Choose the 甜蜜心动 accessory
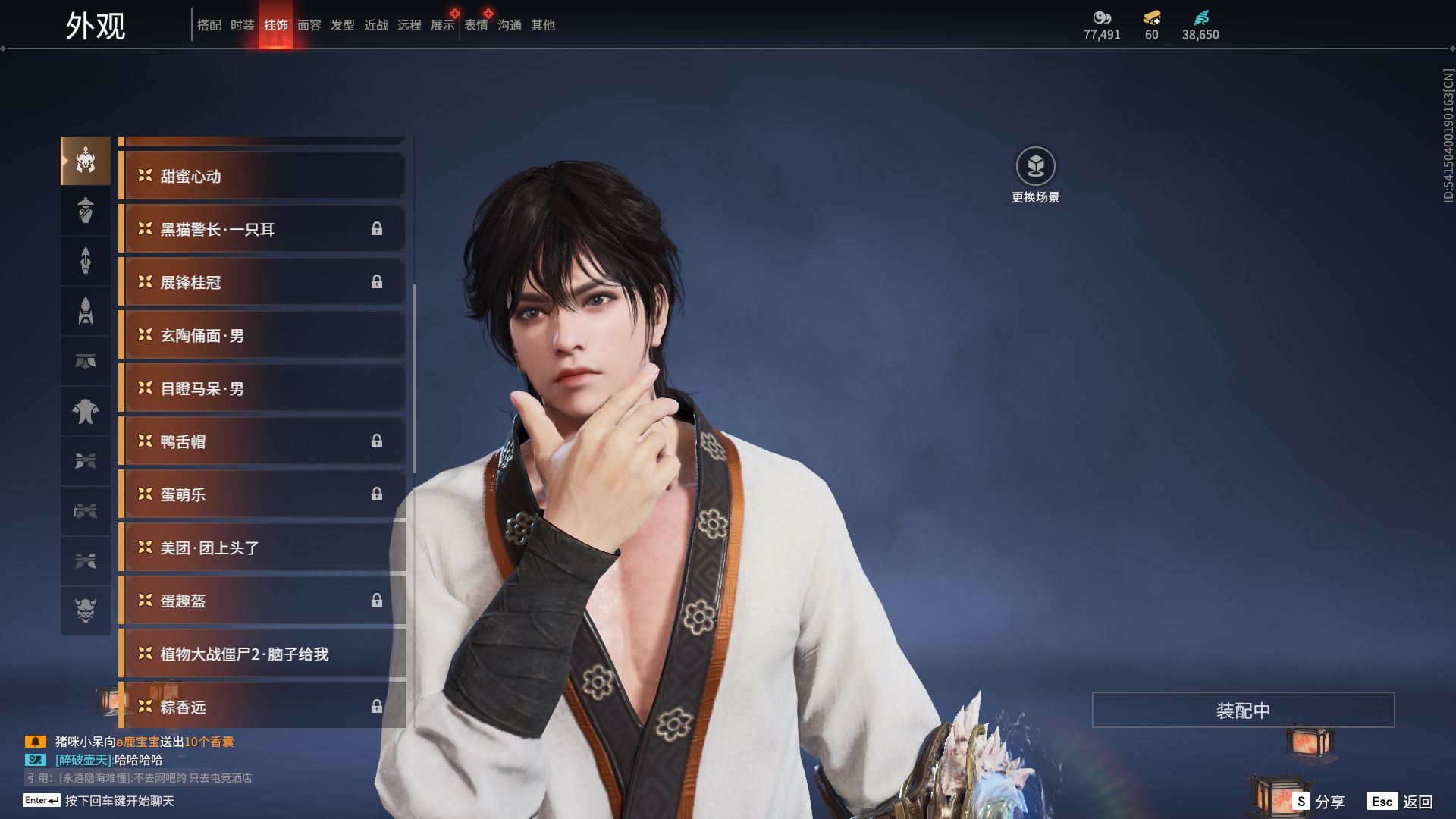 [x=262, y=176]
